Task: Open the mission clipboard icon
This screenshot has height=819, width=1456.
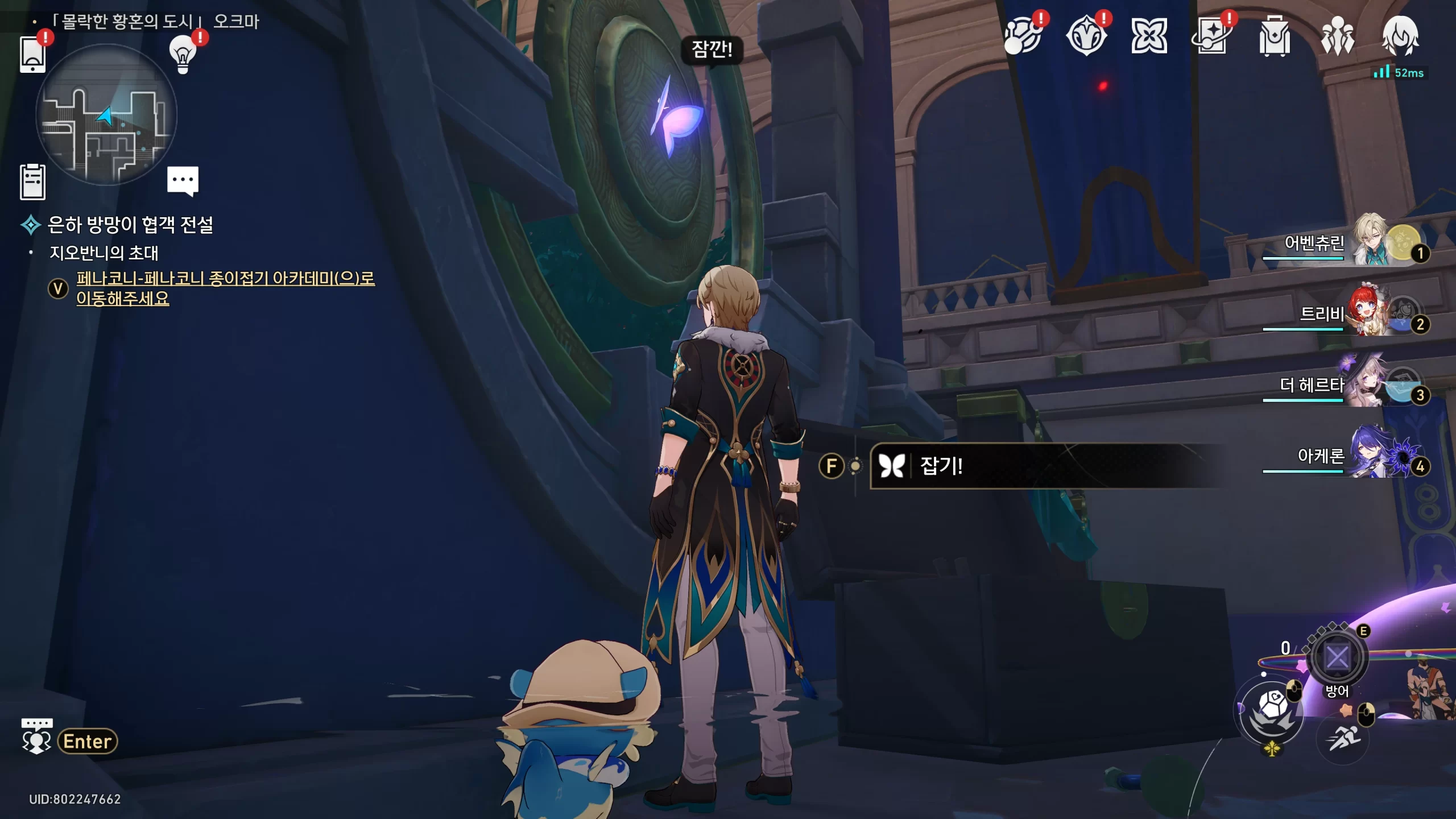Action: [x=32, y=182]
